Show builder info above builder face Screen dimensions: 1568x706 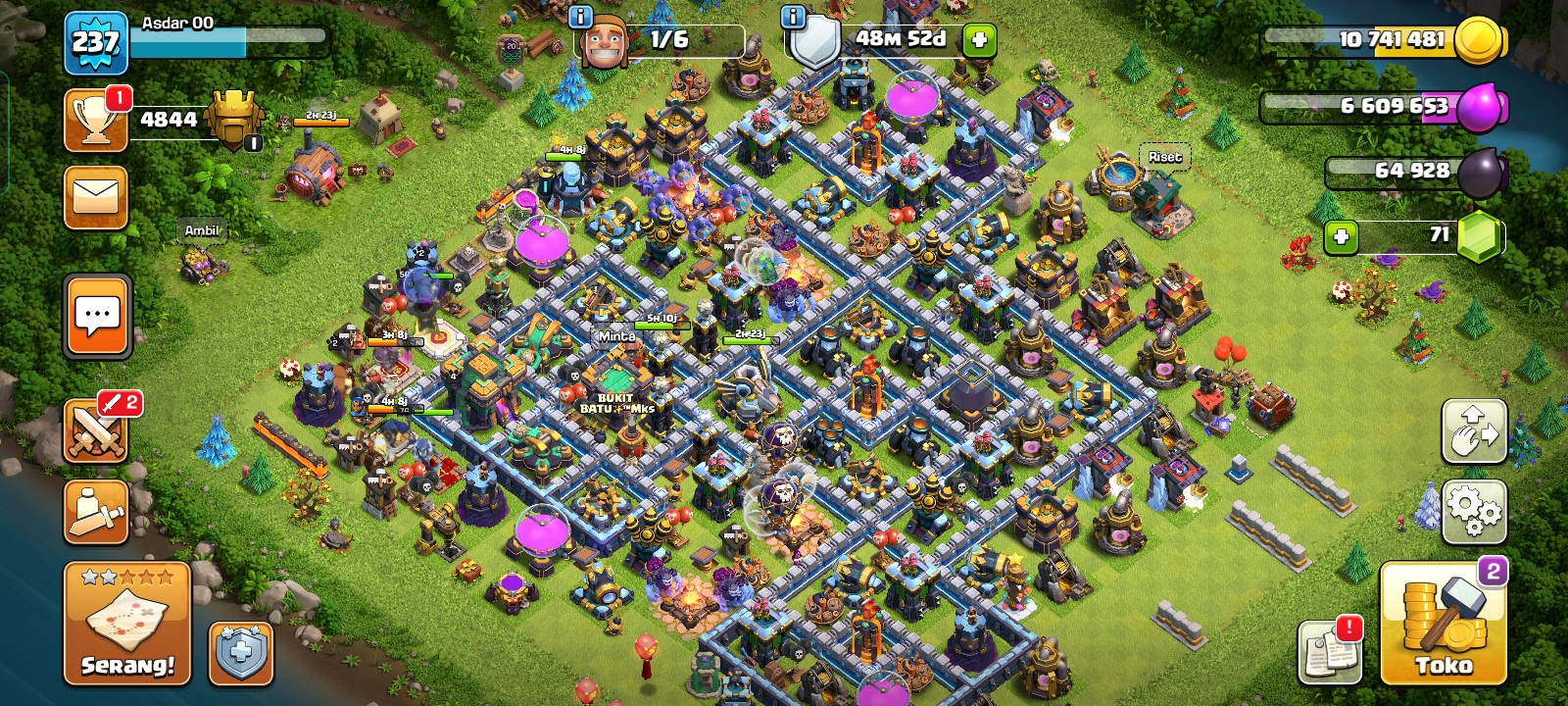580,17
